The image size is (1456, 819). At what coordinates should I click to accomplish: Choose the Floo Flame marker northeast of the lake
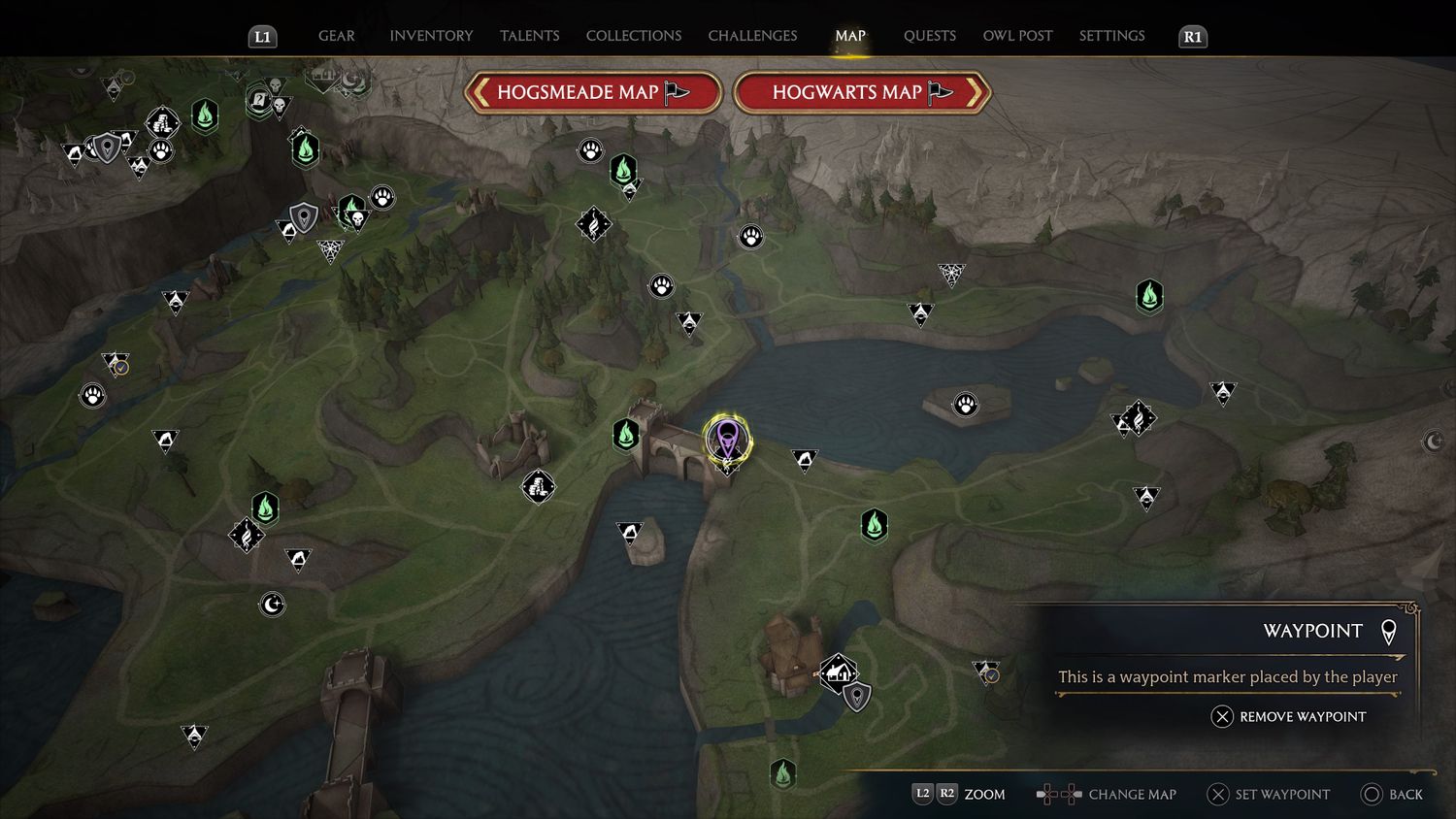pos(1149,296)
